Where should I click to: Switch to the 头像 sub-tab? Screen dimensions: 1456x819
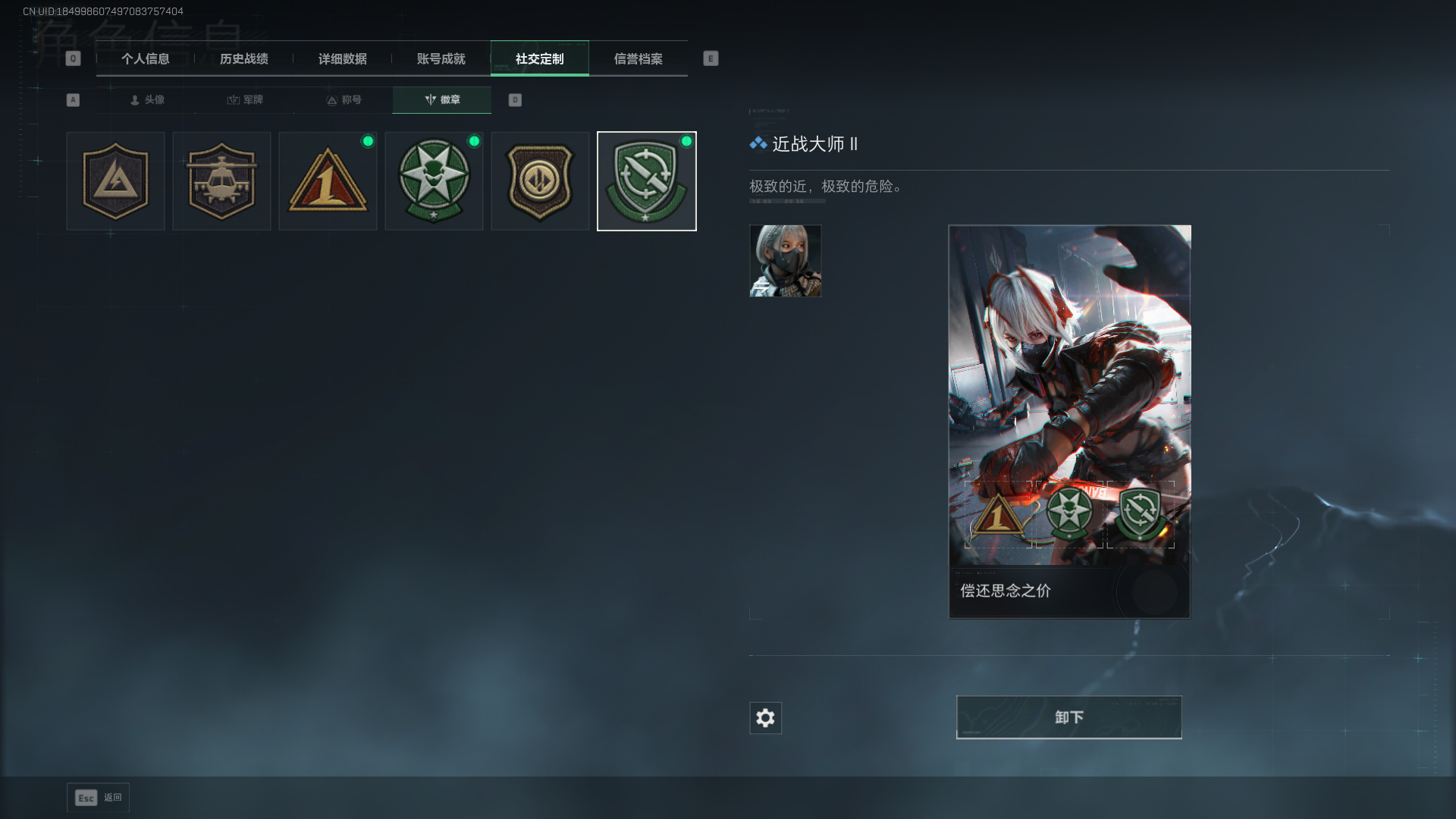pos(147,100)
